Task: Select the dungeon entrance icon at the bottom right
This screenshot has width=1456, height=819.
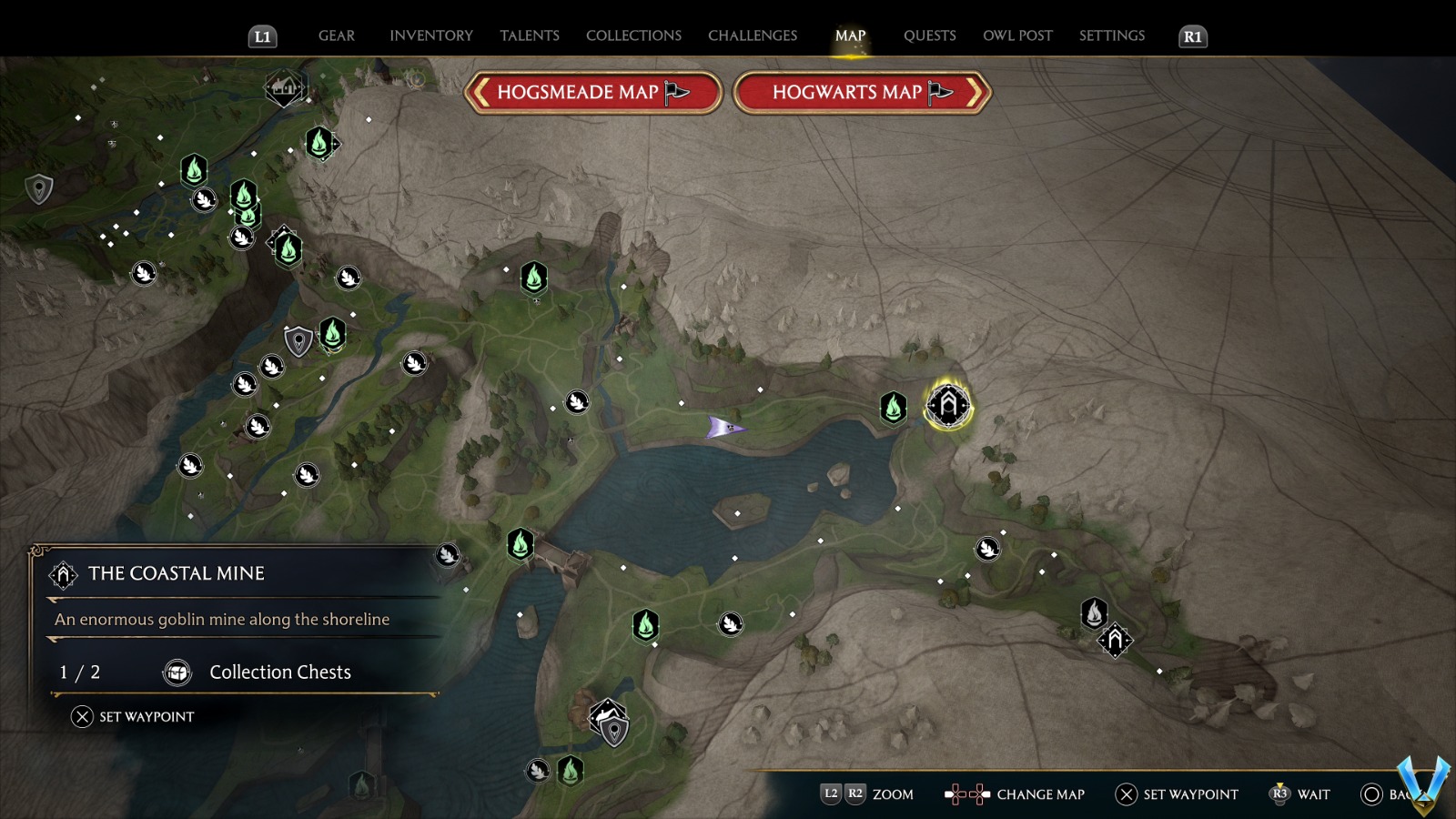Action: (x=1114, y=642)
